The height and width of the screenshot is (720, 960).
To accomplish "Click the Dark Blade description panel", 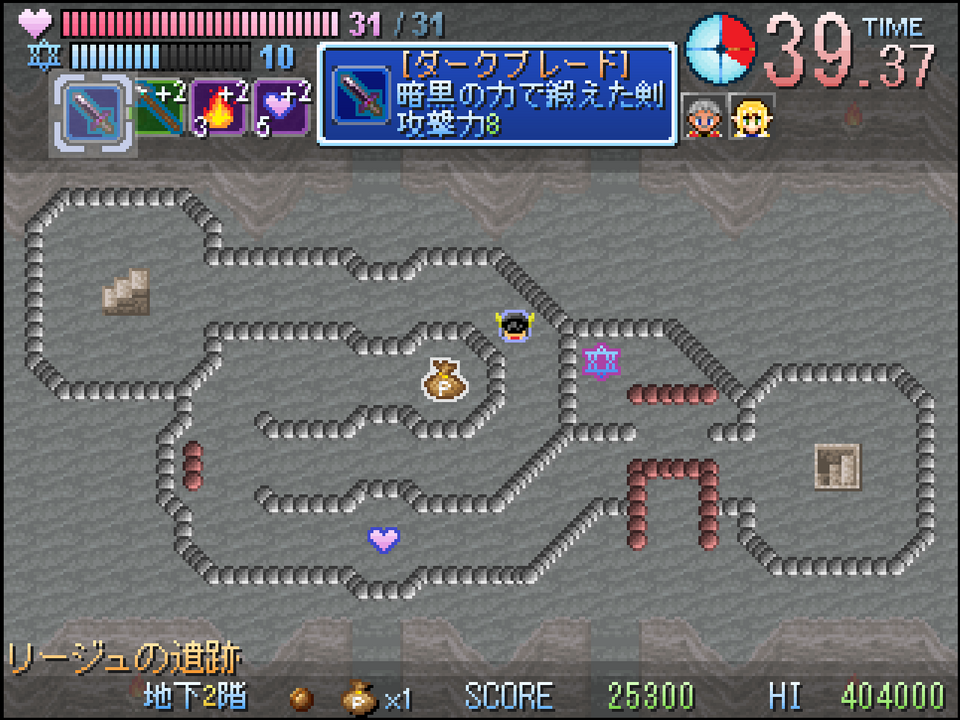I will point(497,93).
